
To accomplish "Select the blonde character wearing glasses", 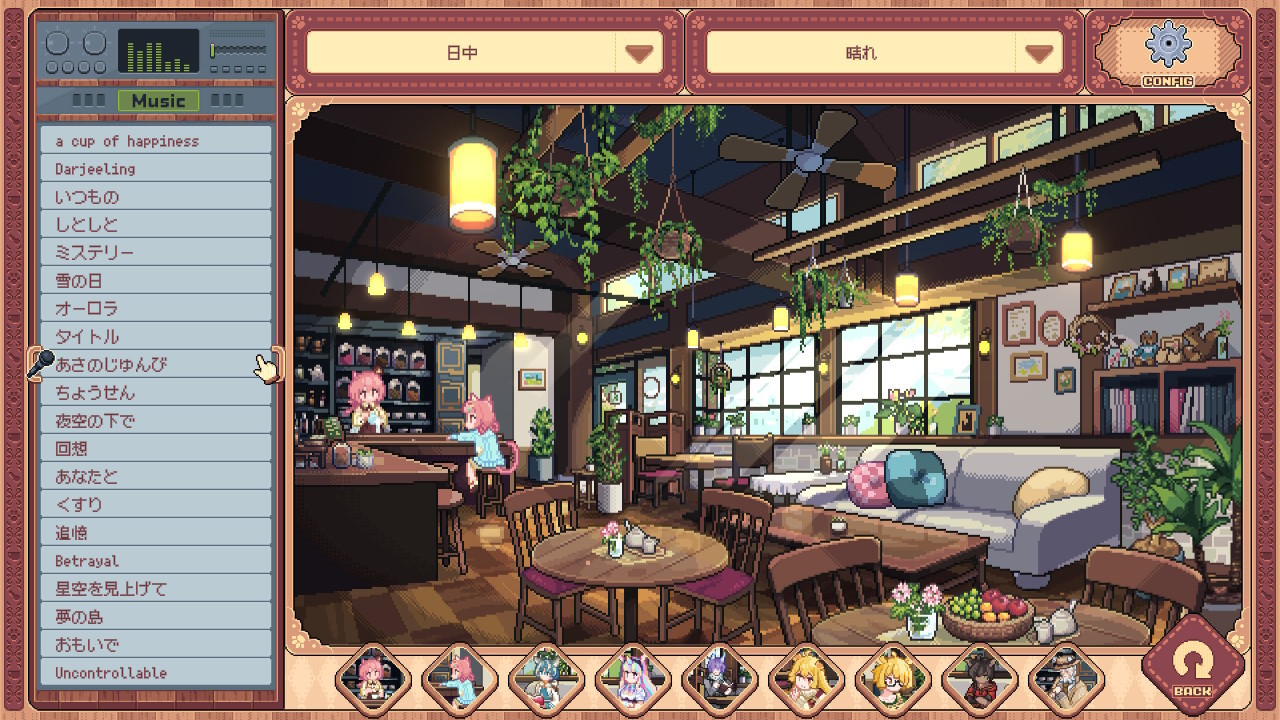I will 892,680.
